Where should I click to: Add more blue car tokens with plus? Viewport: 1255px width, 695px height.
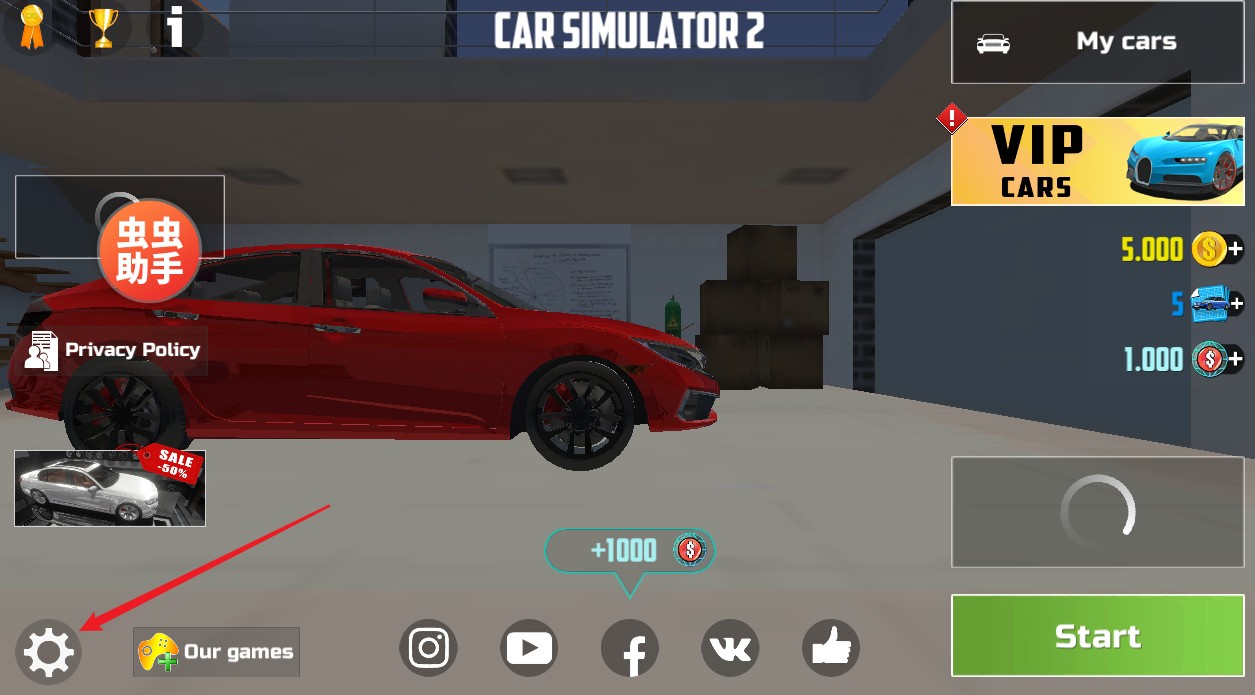pos(1236,303)
